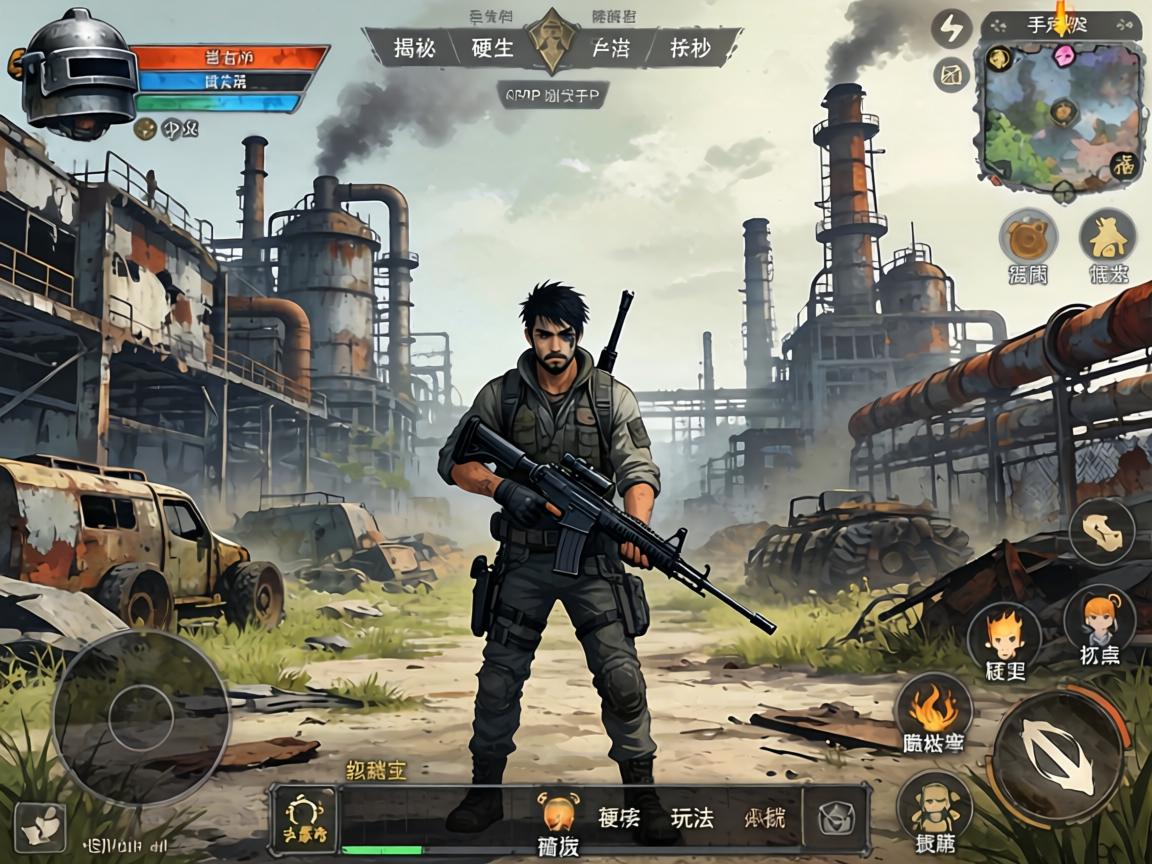
Task: Select the 硬生 tab in the top bar
Action: pos(492,48)
